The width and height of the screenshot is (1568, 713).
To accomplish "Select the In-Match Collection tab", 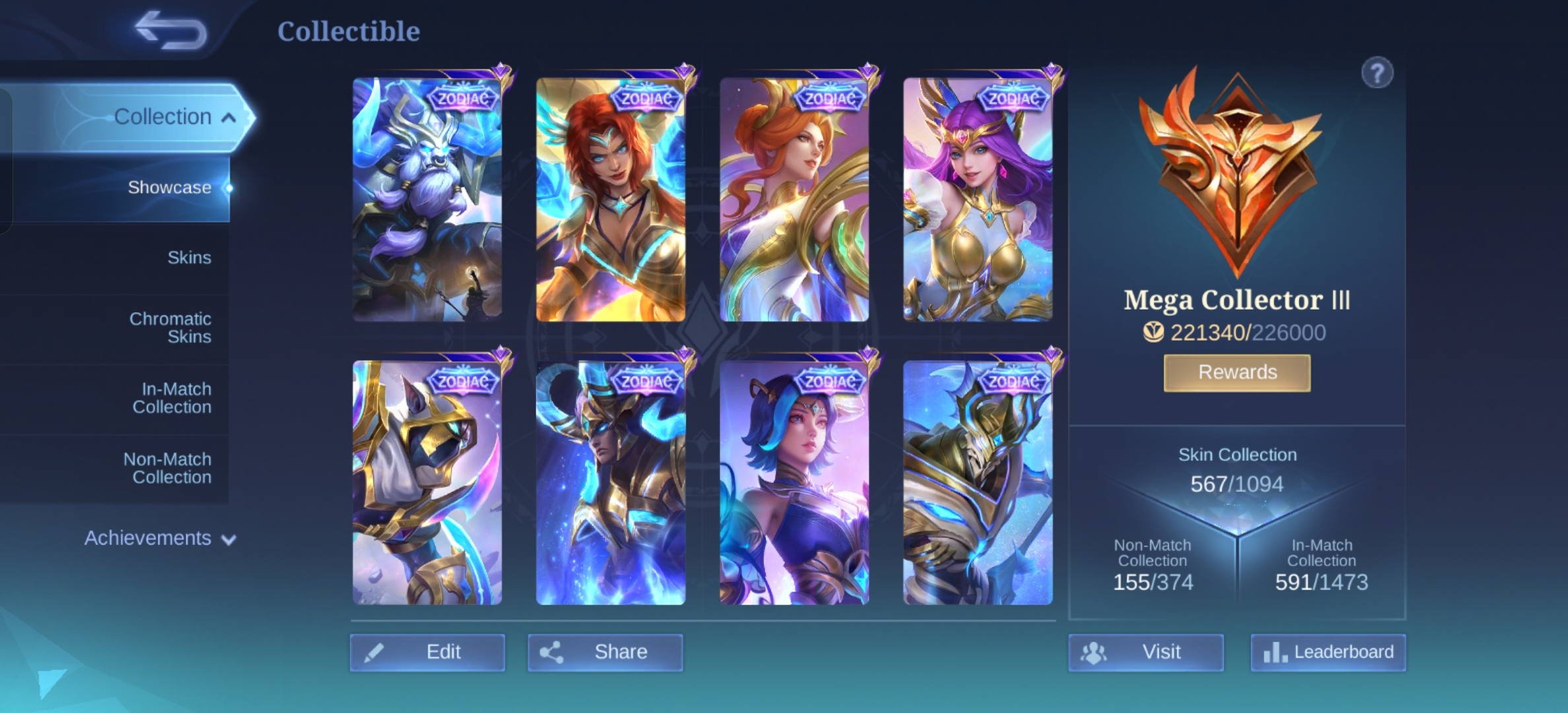I will pyautogui.click(x=172, y=398).
